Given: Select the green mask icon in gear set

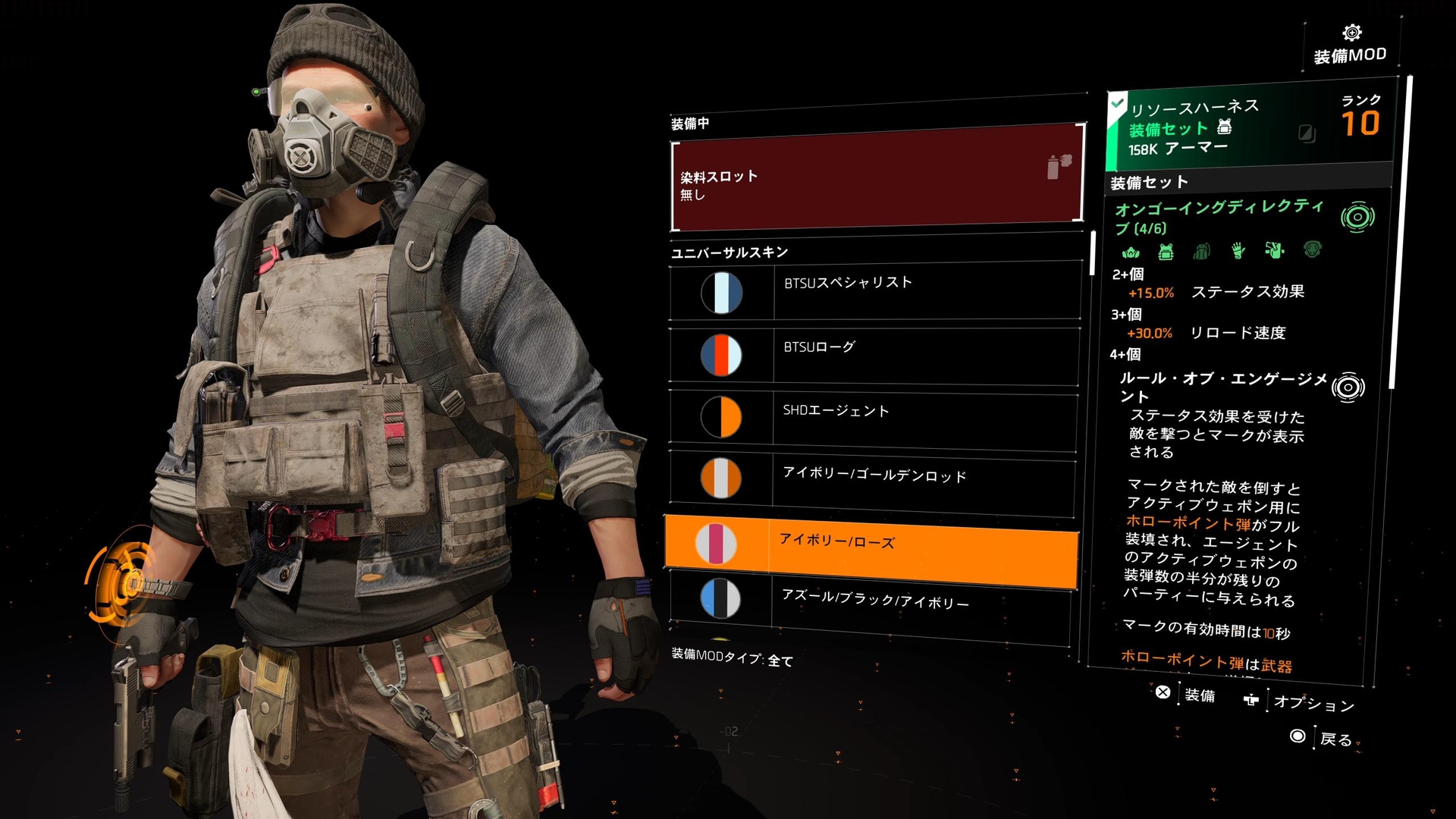Looking at the screenshot, I should point(1131,252).
